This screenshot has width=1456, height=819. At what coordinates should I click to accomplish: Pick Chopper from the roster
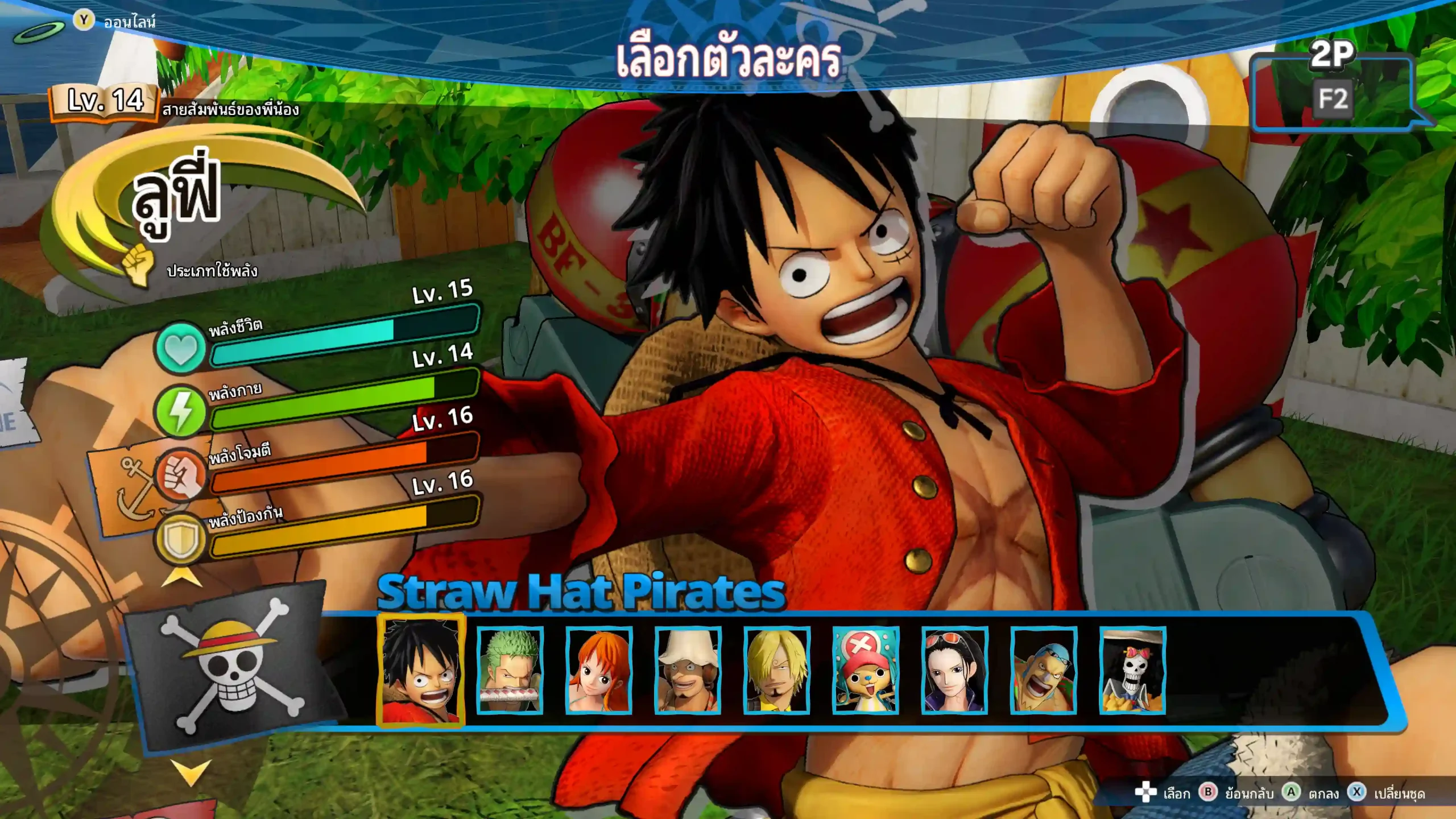865,671
